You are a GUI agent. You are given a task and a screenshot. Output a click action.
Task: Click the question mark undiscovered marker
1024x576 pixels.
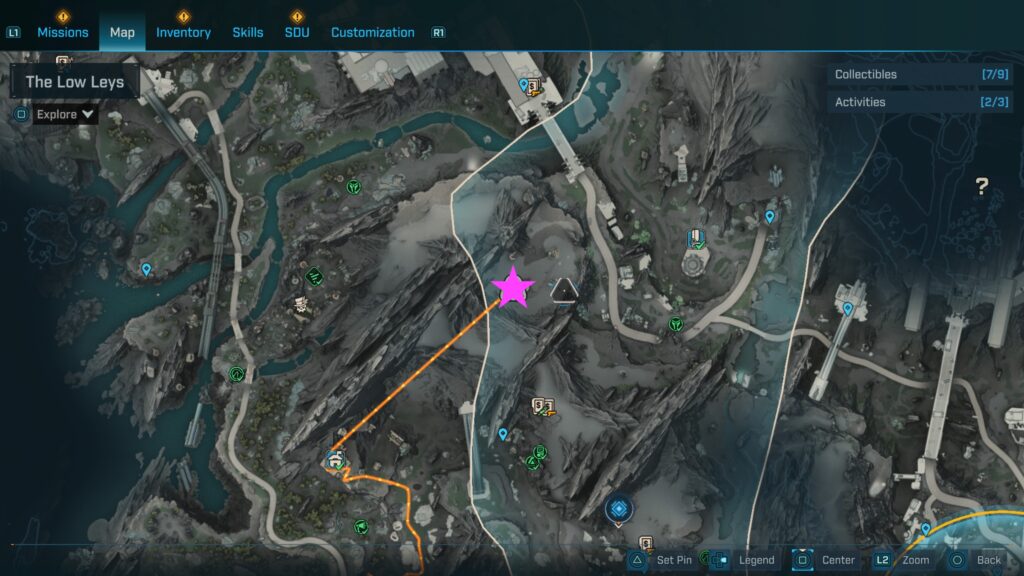(x=982, y=186)
